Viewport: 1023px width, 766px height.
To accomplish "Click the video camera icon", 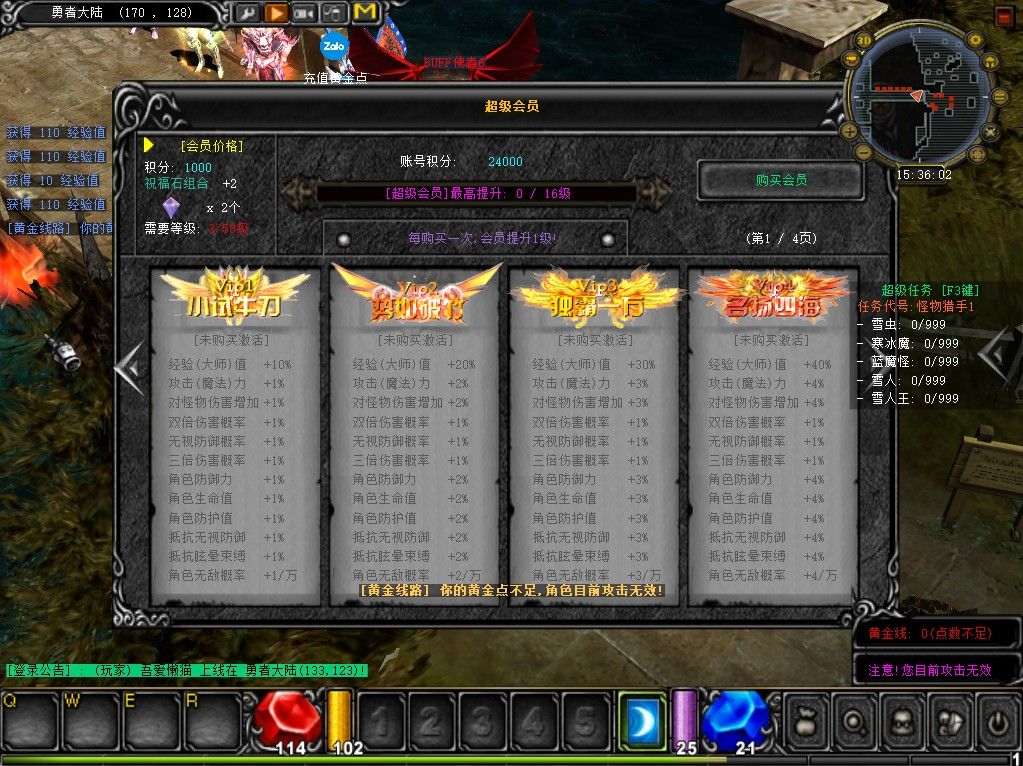I will tap(305, 13).
